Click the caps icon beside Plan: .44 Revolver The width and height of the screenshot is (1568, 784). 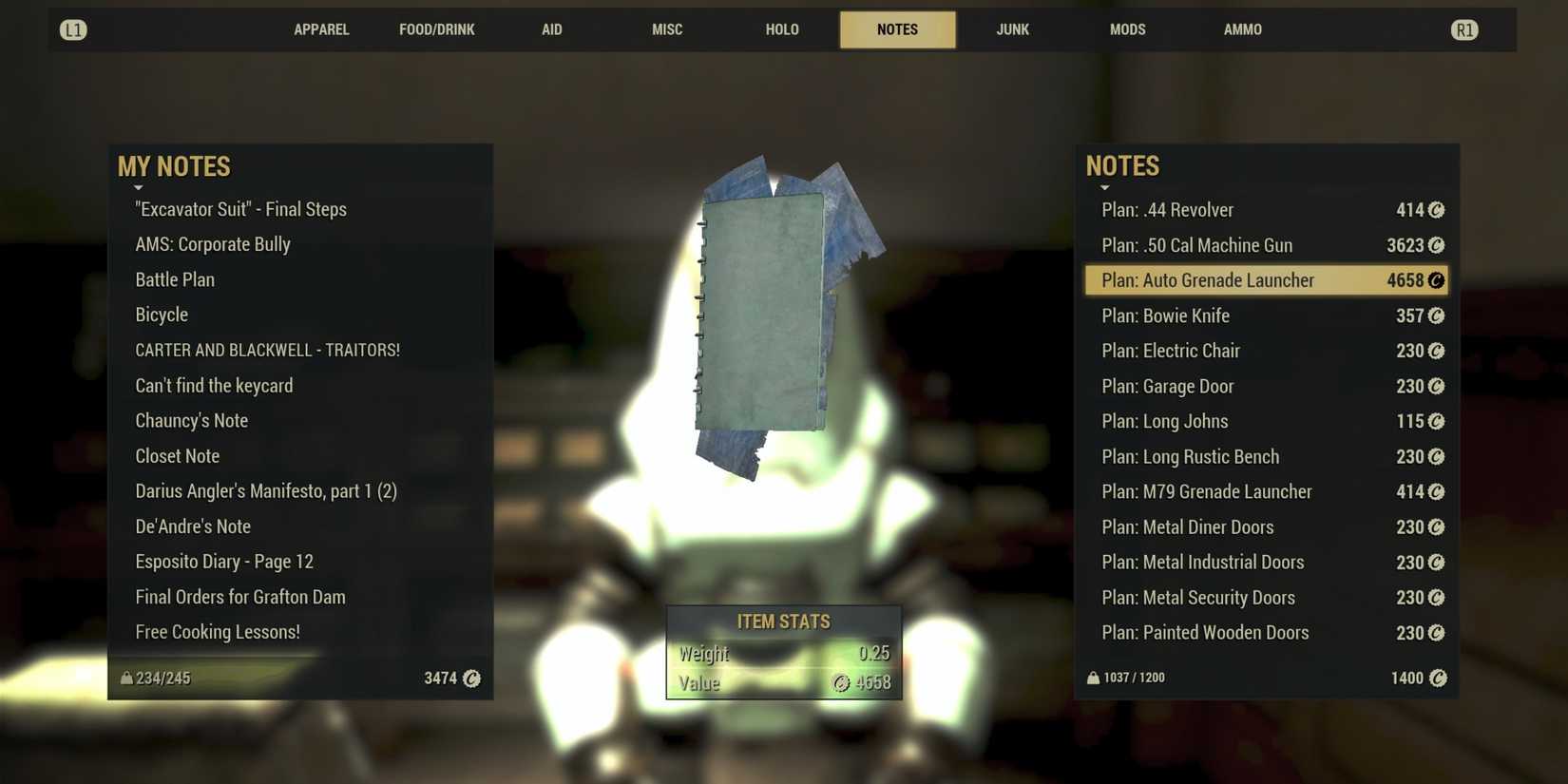pyautogui.click(x=1438, y=210)
